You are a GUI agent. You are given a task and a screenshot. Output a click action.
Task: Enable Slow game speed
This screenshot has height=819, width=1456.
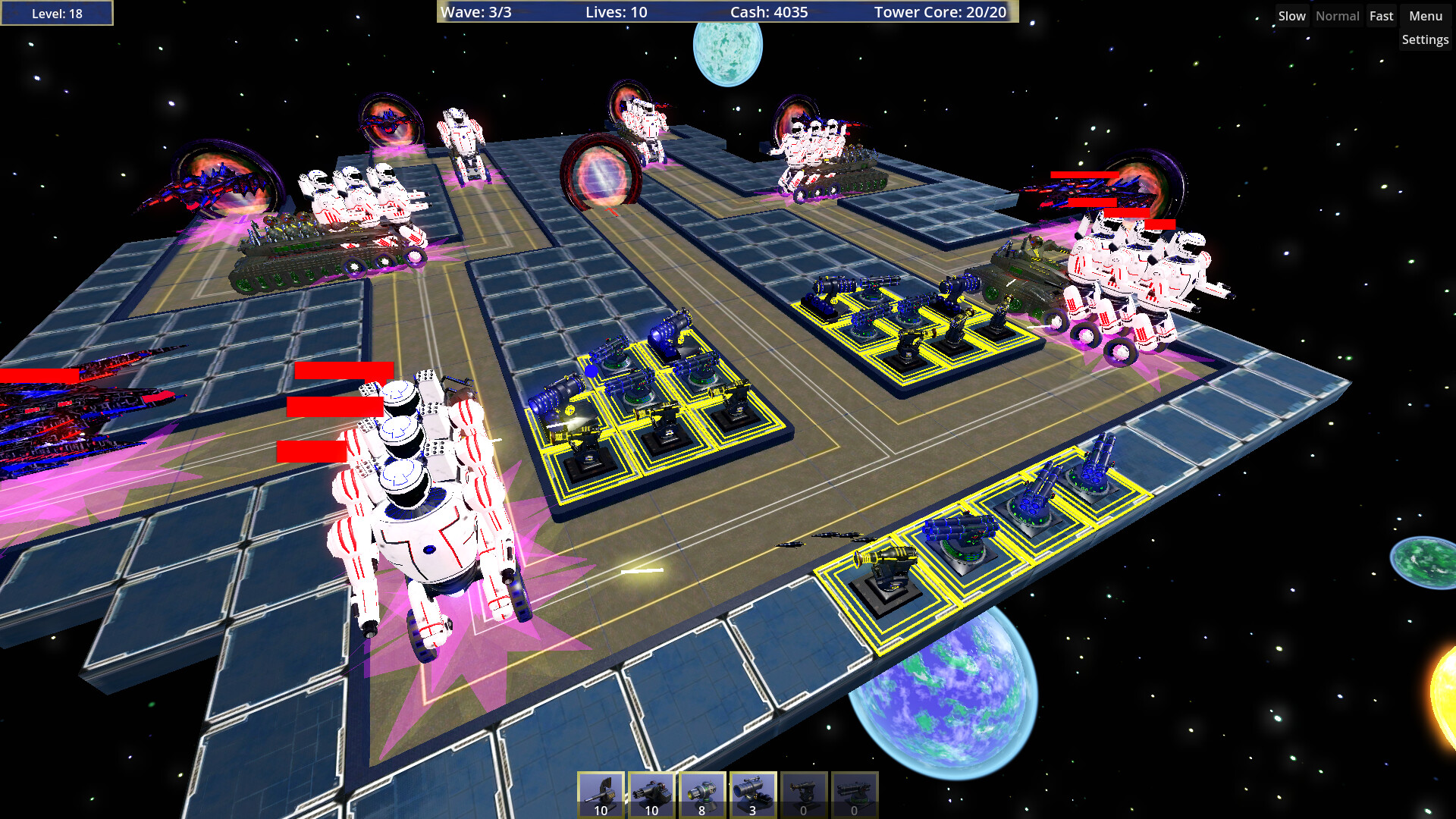click(x=1291, y=15)
